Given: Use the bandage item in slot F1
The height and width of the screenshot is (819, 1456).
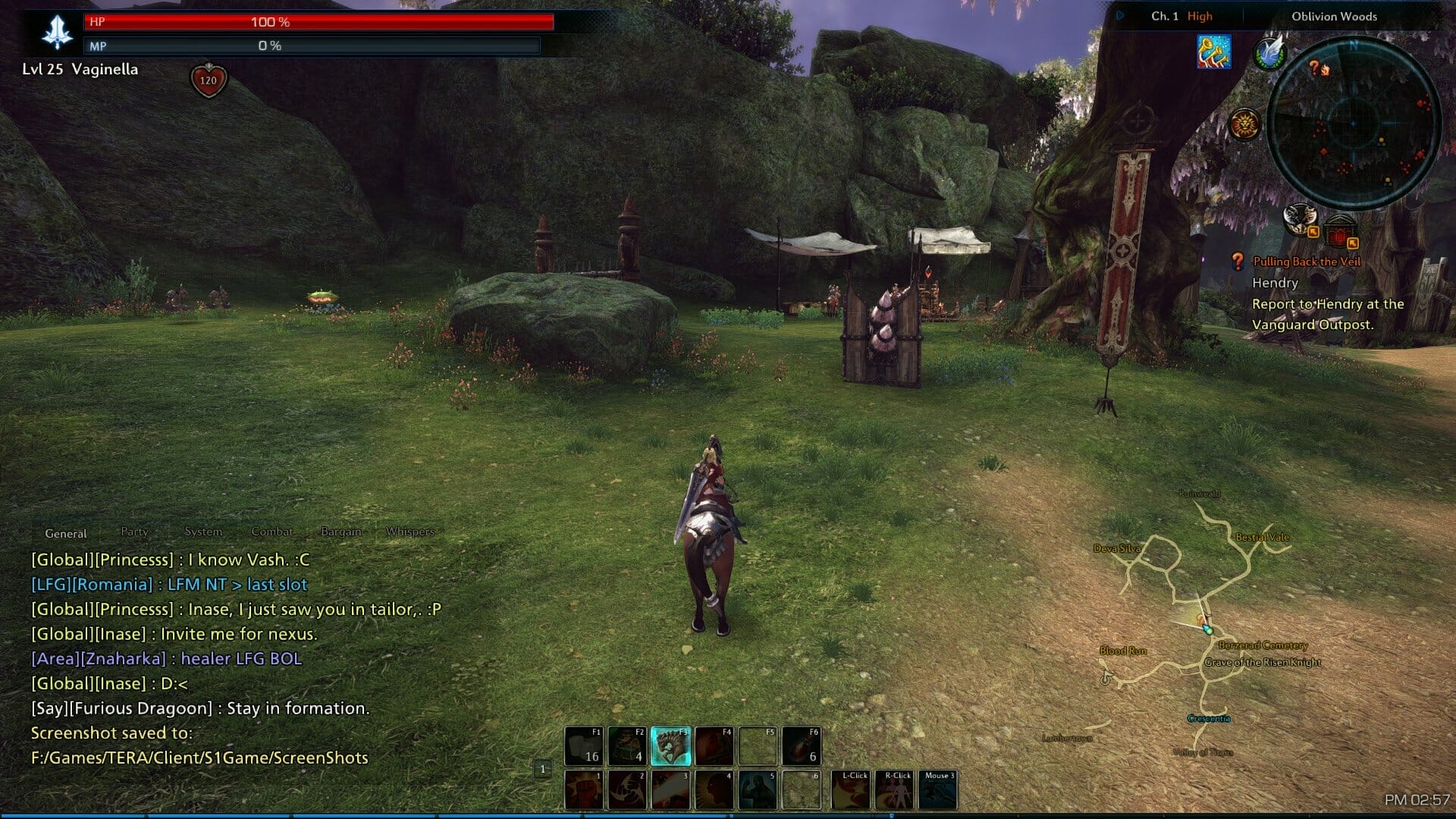Looking at the screenshot, I should pos(584,746).
